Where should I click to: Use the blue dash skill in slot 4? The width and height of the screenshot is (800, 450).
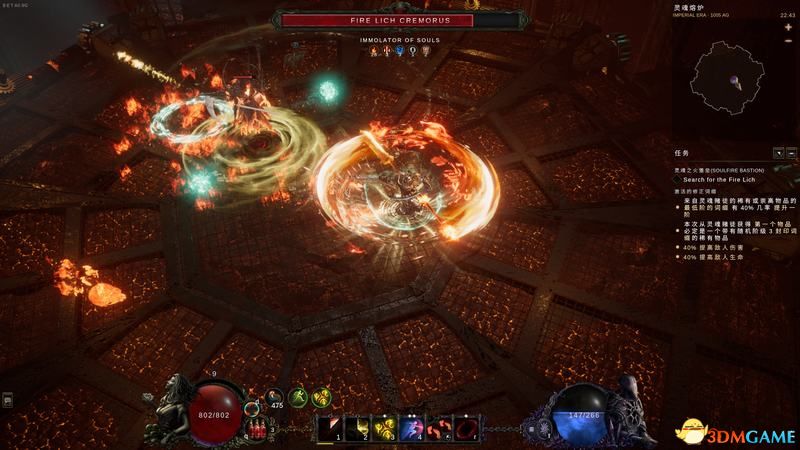click(410, 428)
